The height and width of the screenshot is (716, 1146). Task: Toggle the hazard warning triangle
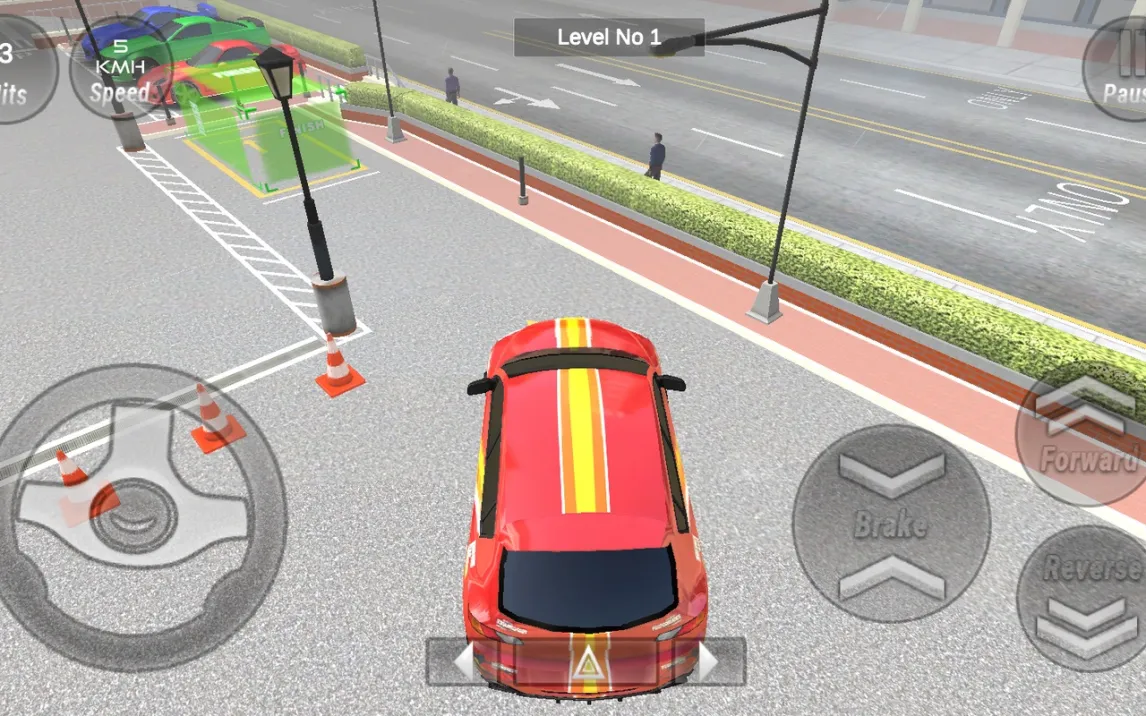(x=585, y=662)
